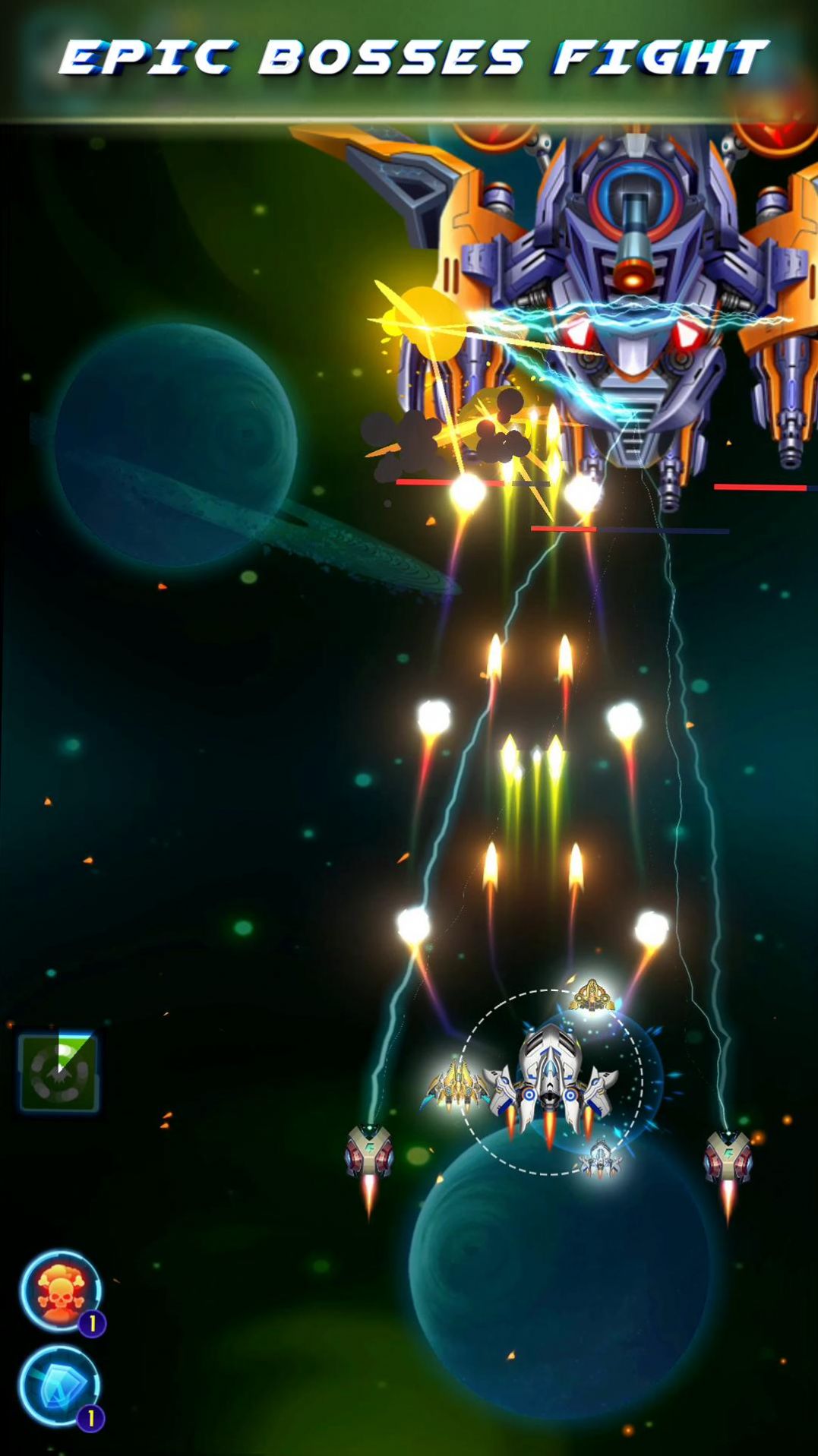Use the blue shield ability
Viewport: 818px width, 1456px height.
59,1386
